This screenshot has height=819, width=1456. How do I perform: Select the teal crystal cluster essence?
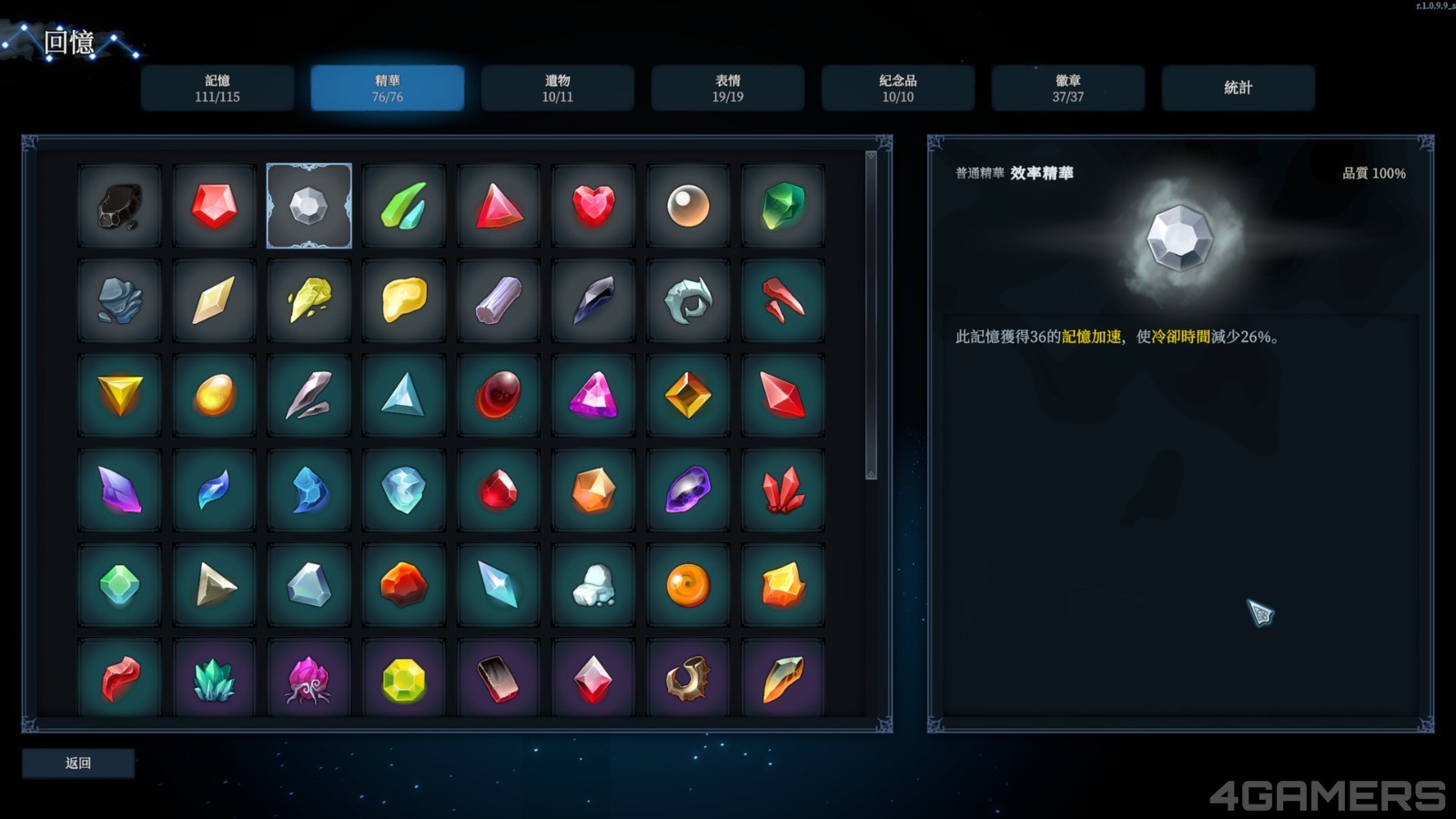215,680
